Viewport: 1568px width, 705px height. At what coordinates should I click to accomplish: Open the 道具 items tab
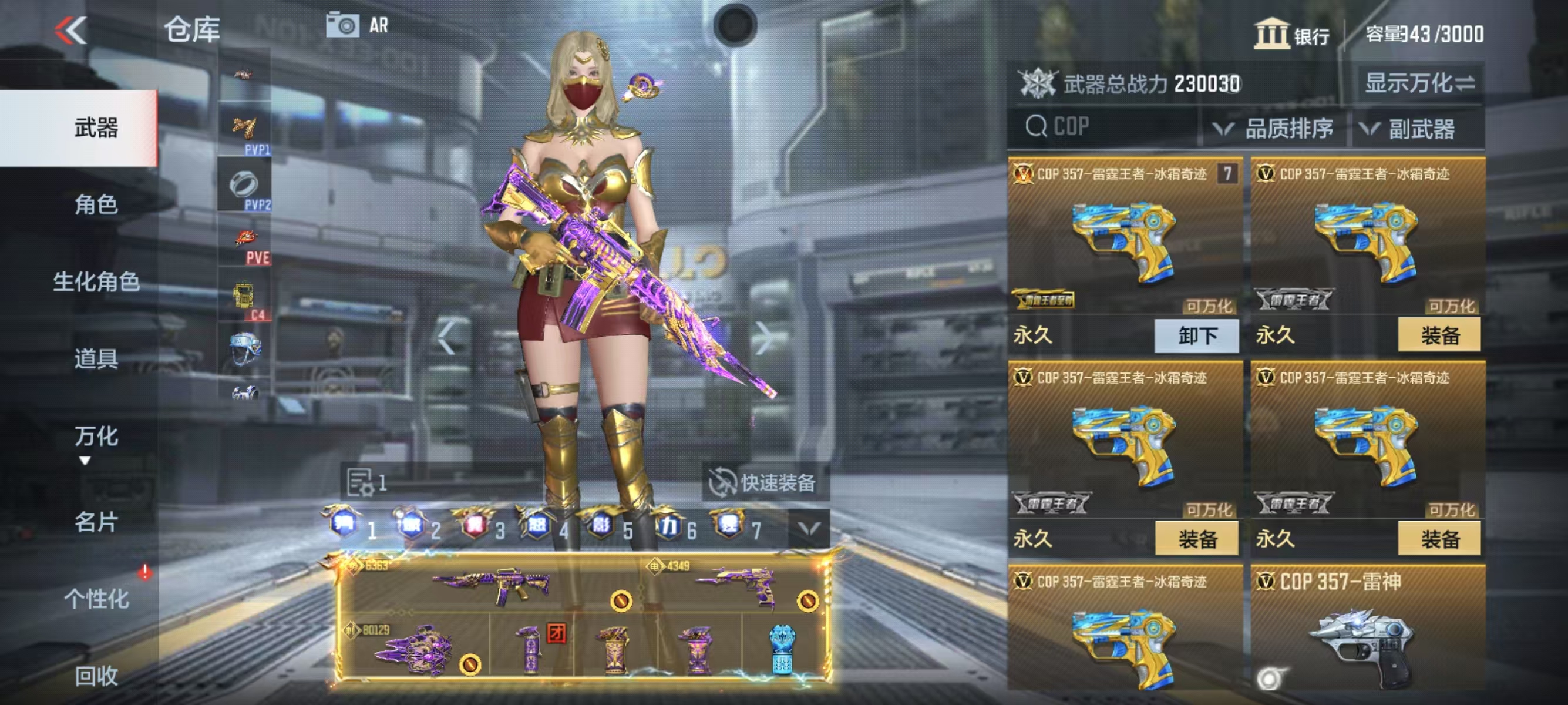tap(96, 358)
